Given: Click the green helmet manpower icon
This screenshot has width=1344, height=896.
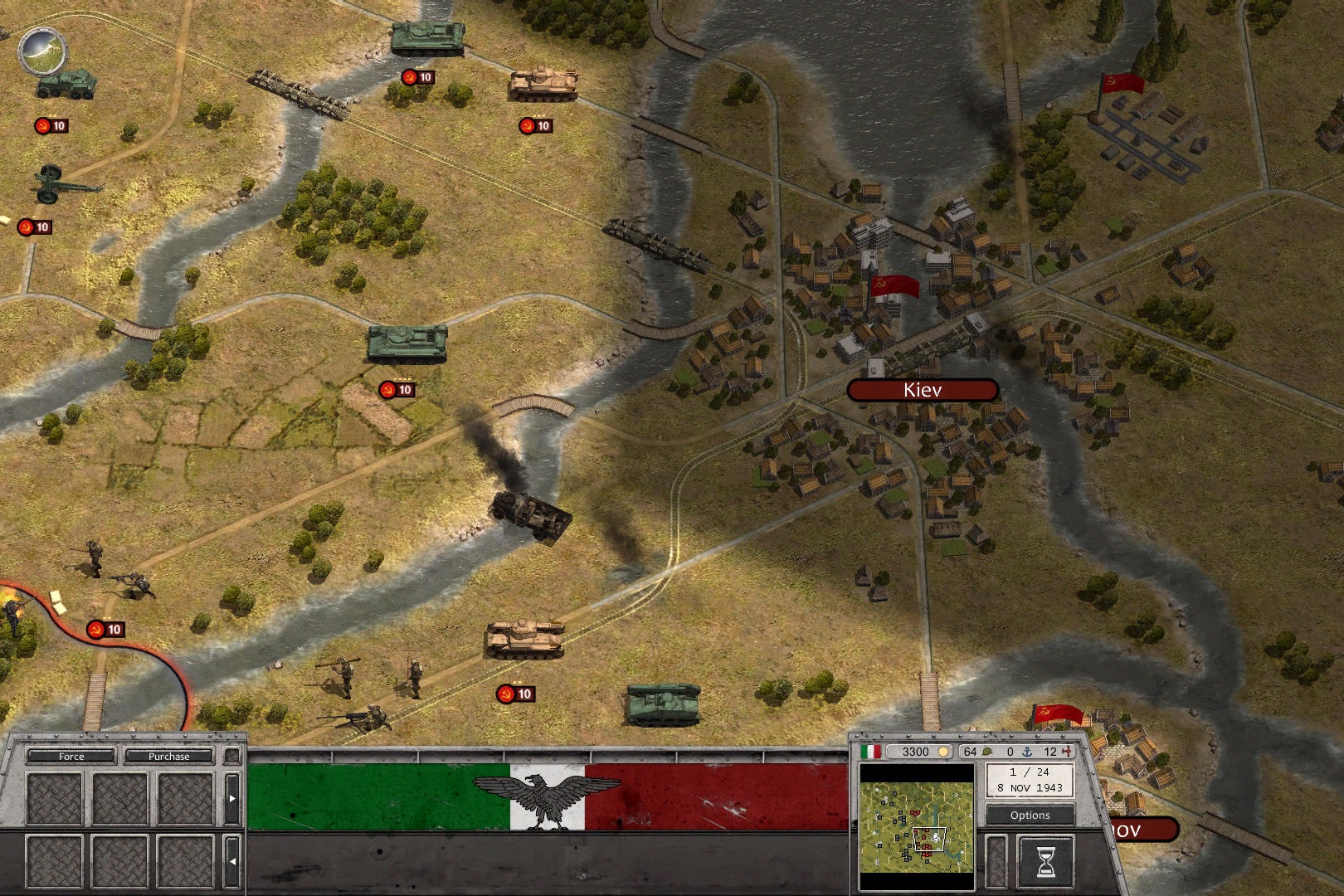Looking at the screenshot, I should coord(987,752).
